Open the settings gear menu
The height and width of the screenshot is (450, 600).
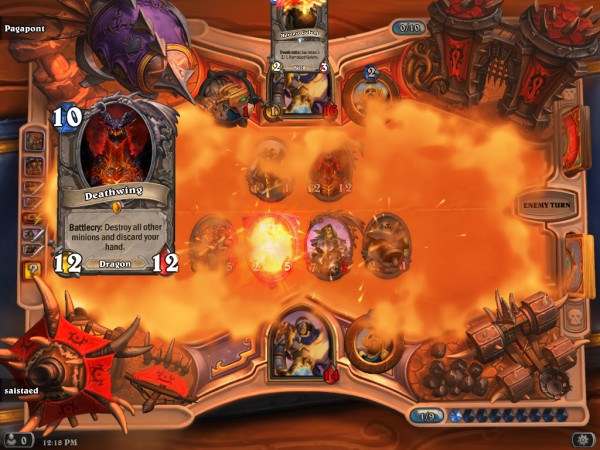point(581,439)
